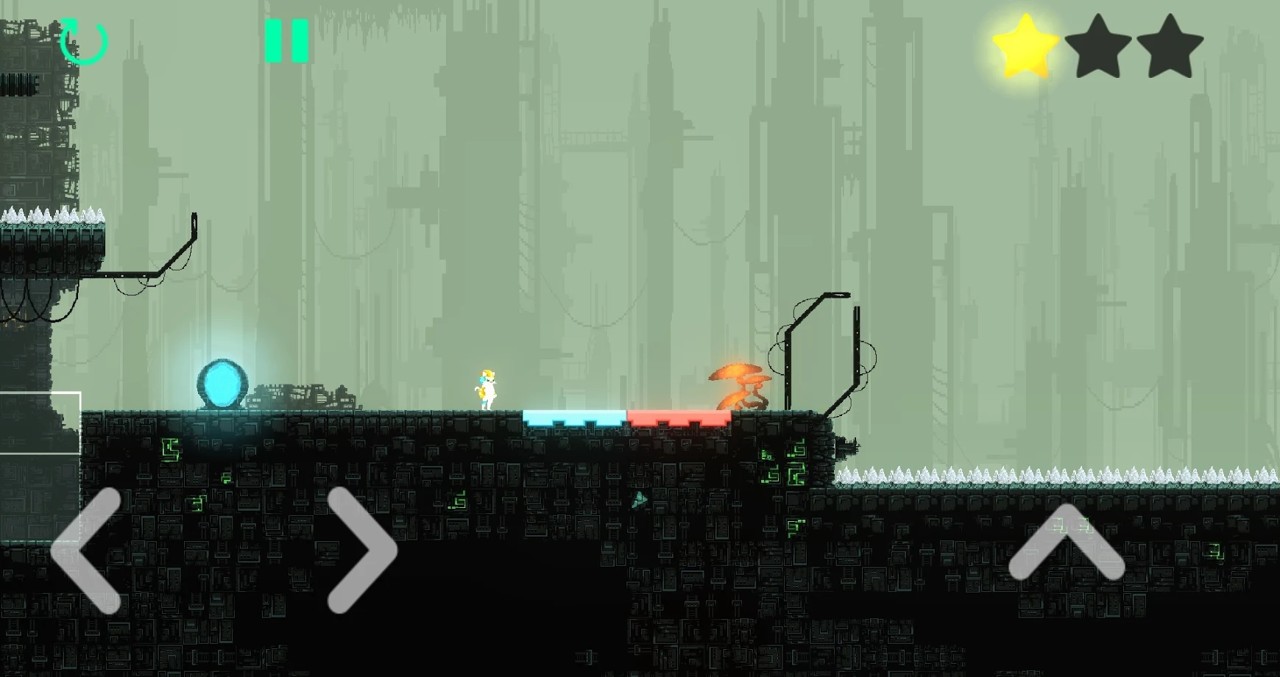Tap the left arrow movement control
Image resolution: width=1280 pixels, height=677 pixels.
tap(88, 550)
